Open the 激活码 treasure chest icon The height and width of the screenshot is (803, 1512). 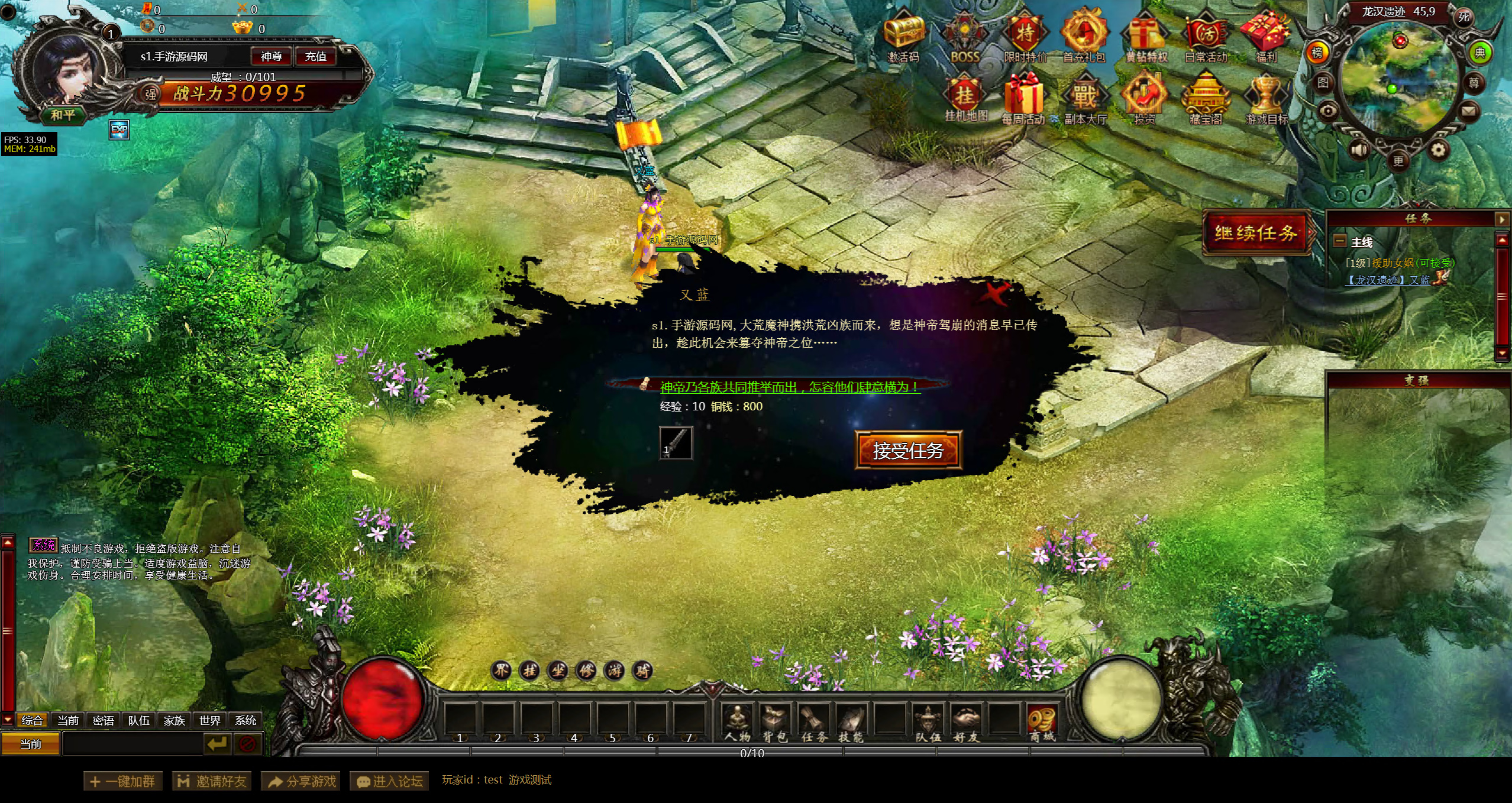(x=903, y=37)
